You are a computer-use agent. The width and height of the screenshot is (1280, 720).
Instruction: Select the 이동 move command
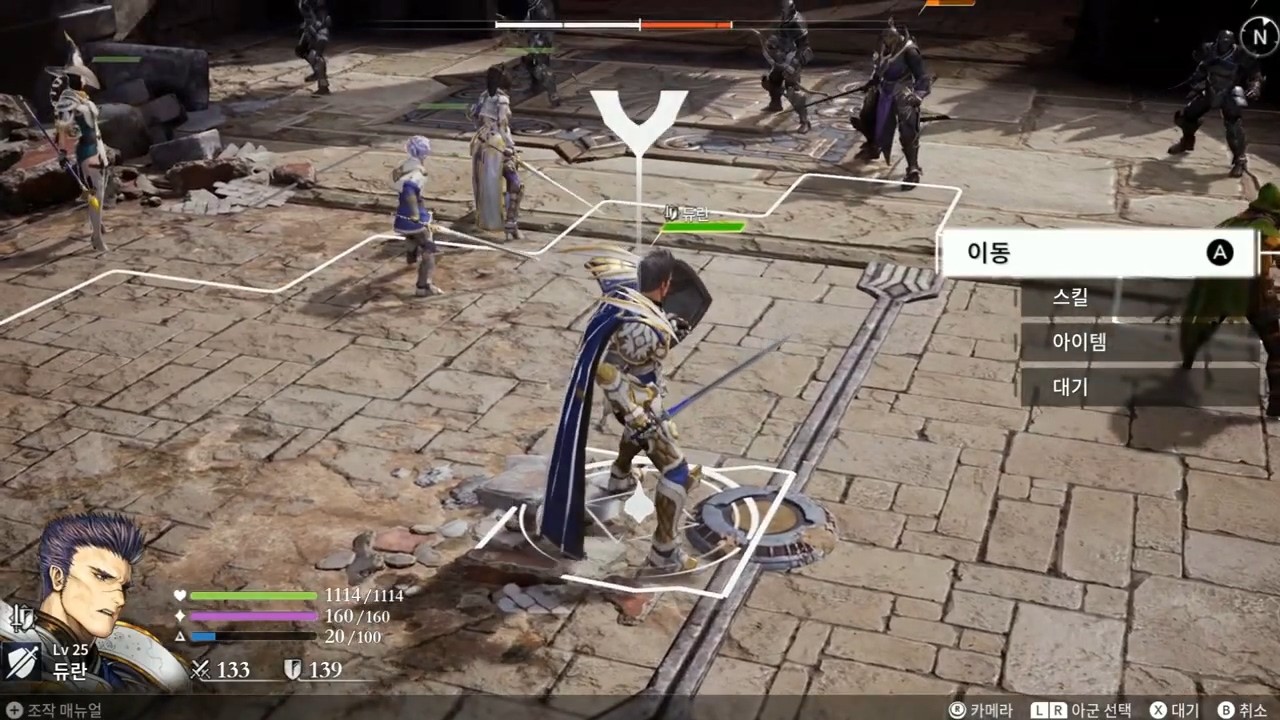[x=1098, y=253]
